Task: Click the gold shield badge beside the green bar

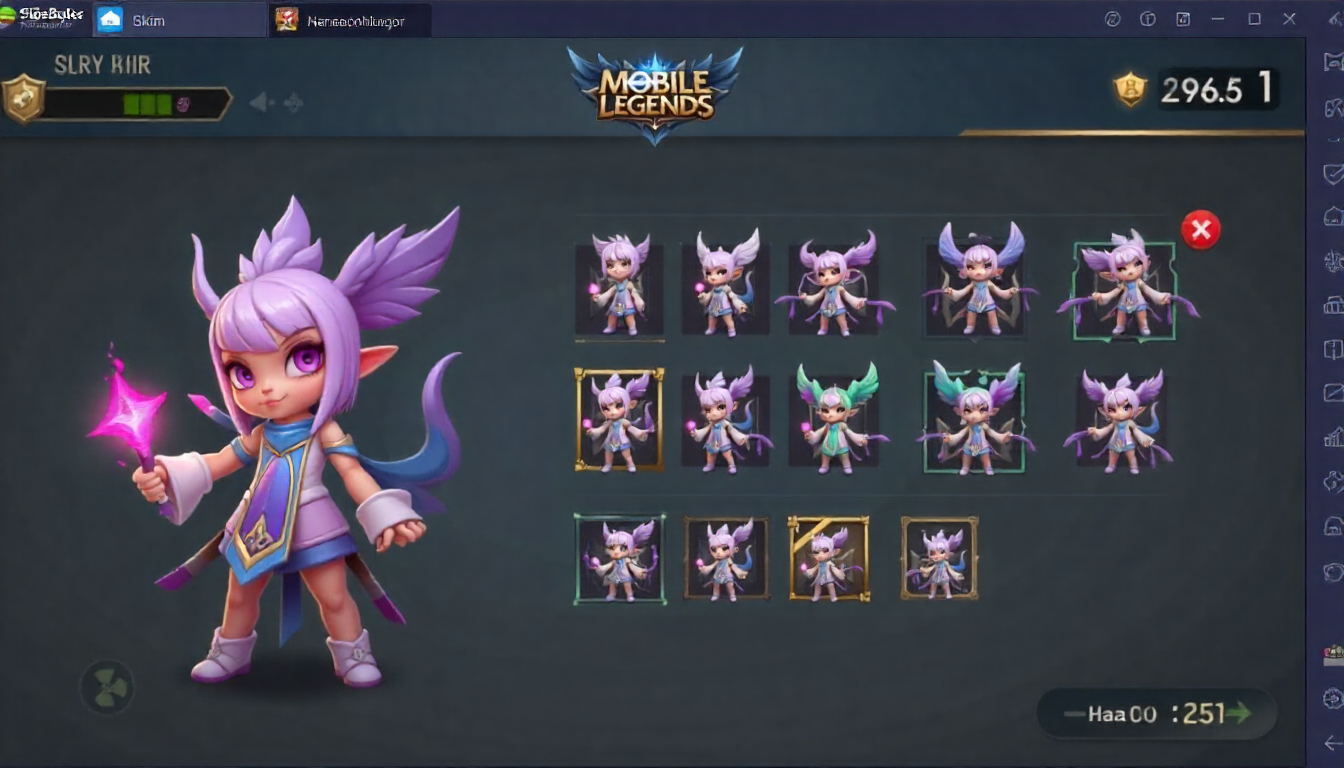Action: pyautogui.click(x=22, y=99)
